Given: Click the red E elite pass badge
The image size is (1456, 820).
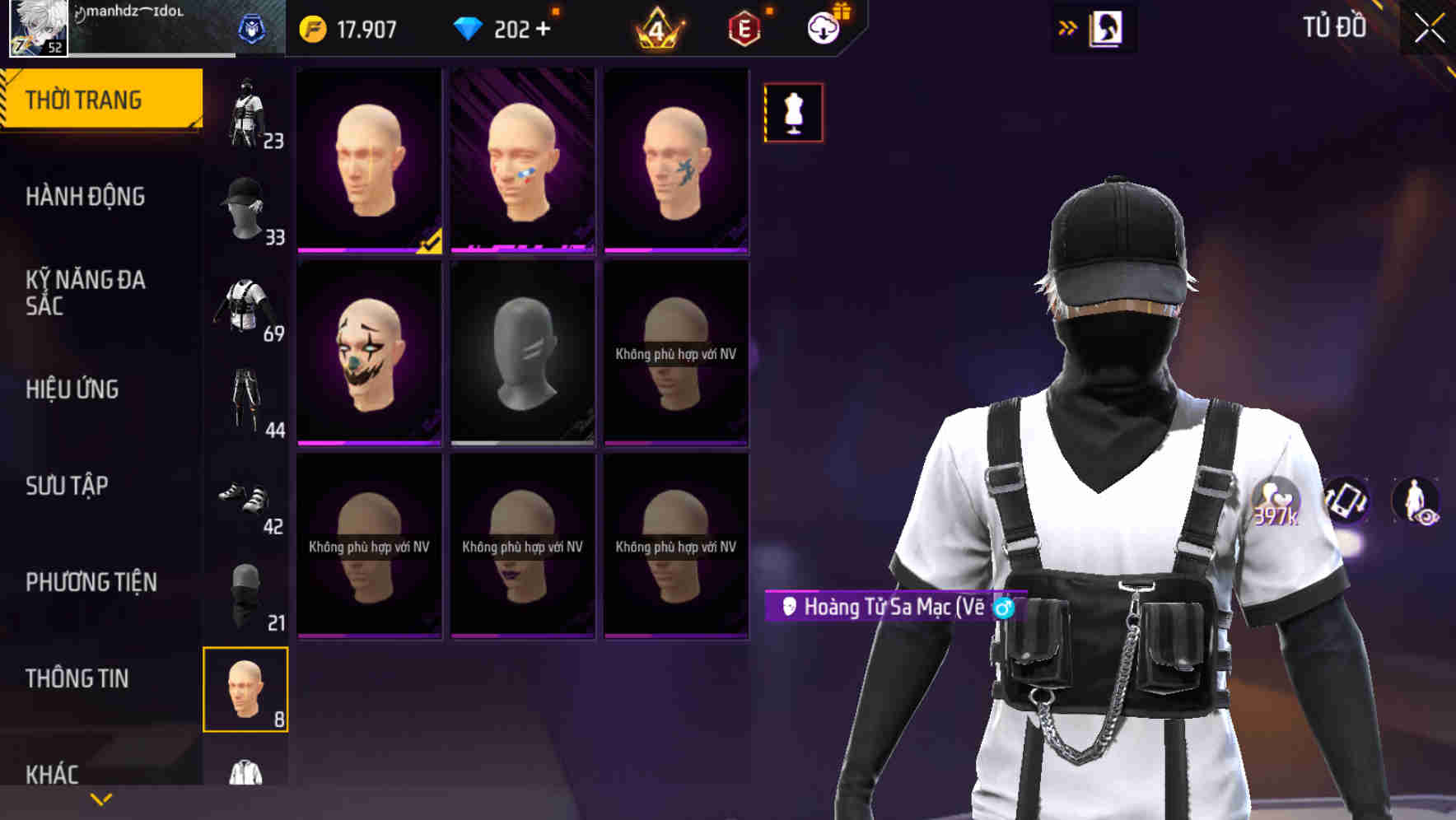Looking at the screenshot, I should [742, 27].
